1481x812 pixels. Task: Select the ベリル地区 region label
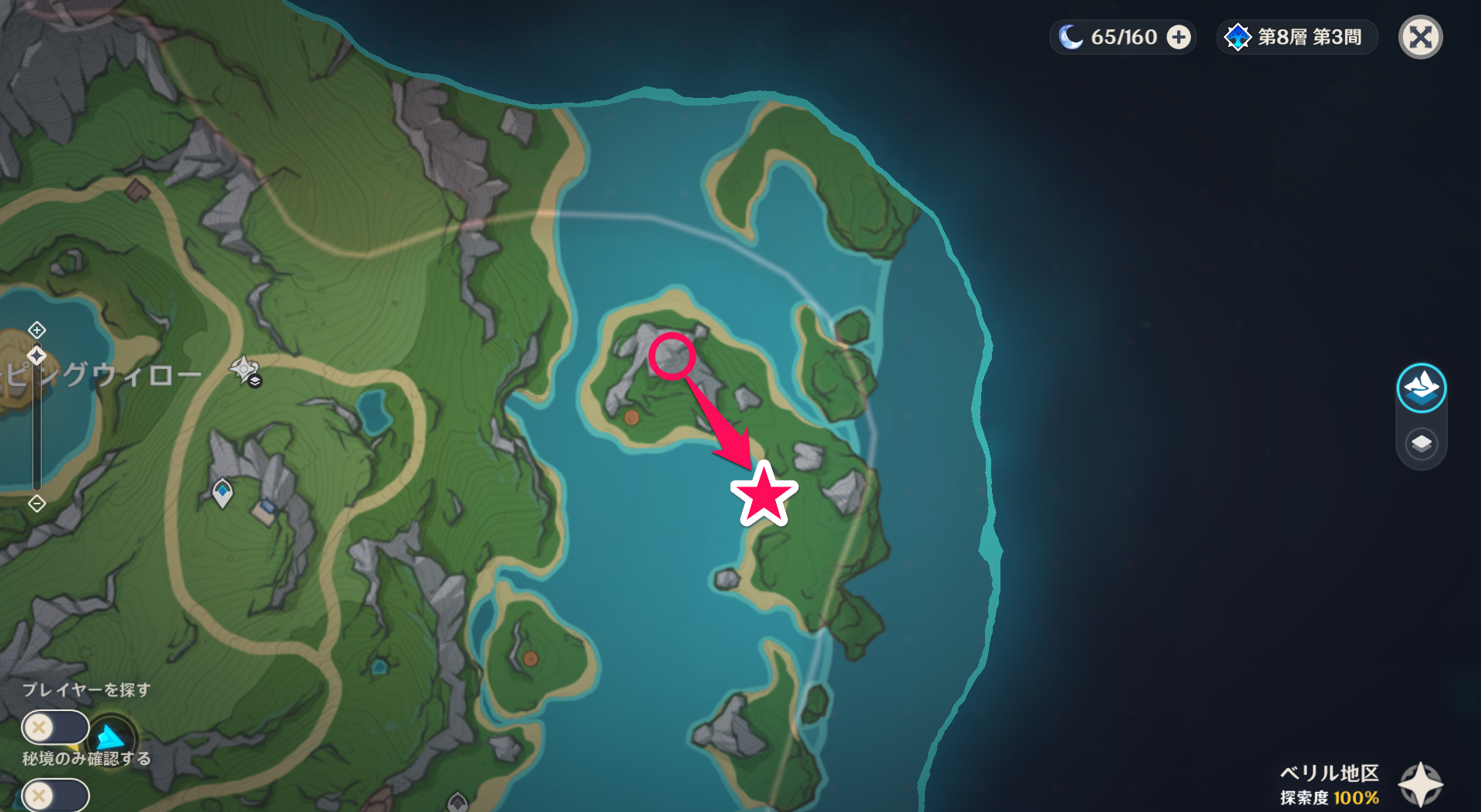tap(1328, 773)
